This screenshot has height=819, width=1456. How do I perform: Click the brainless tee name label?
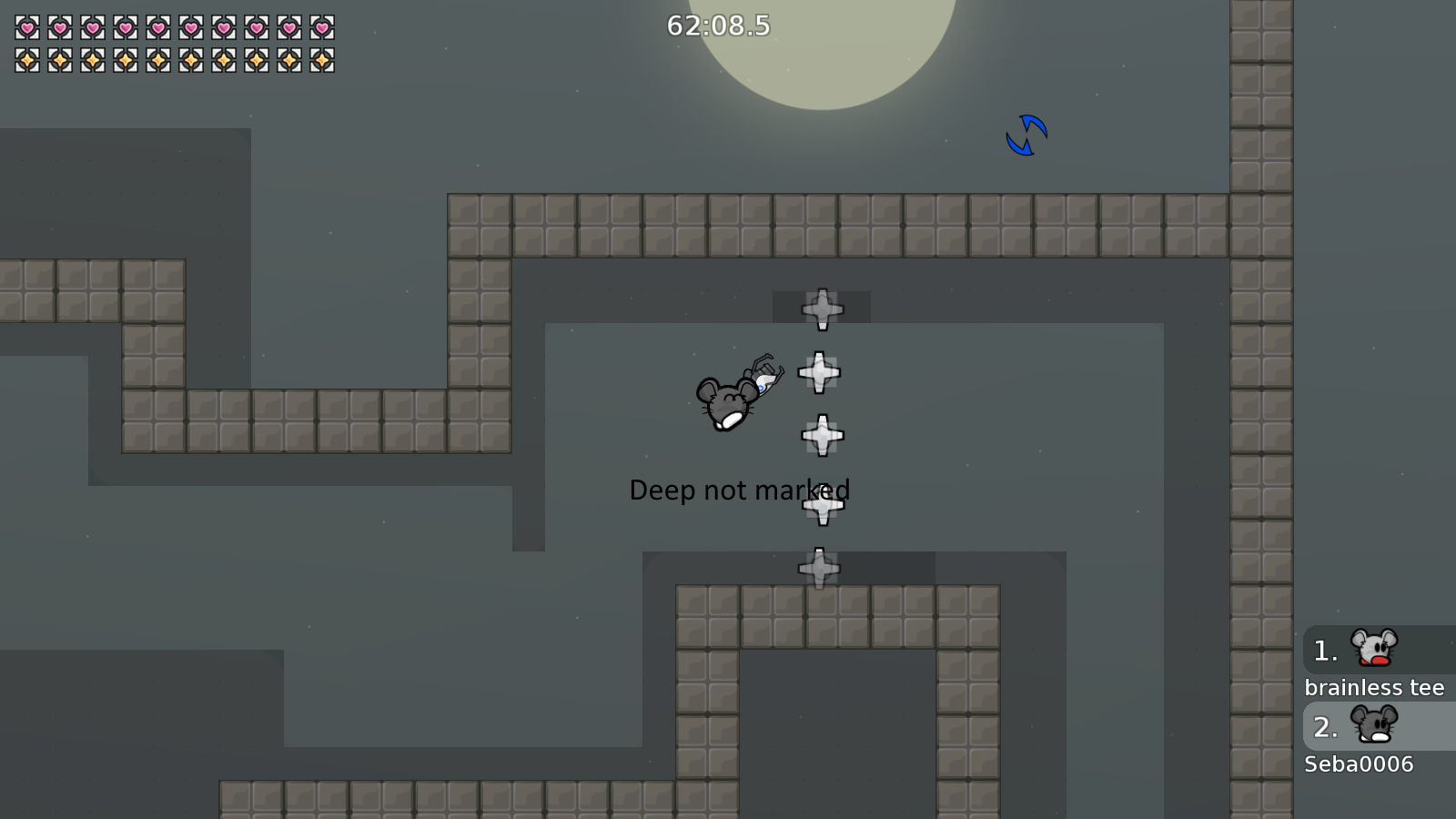click(1375, 688)
